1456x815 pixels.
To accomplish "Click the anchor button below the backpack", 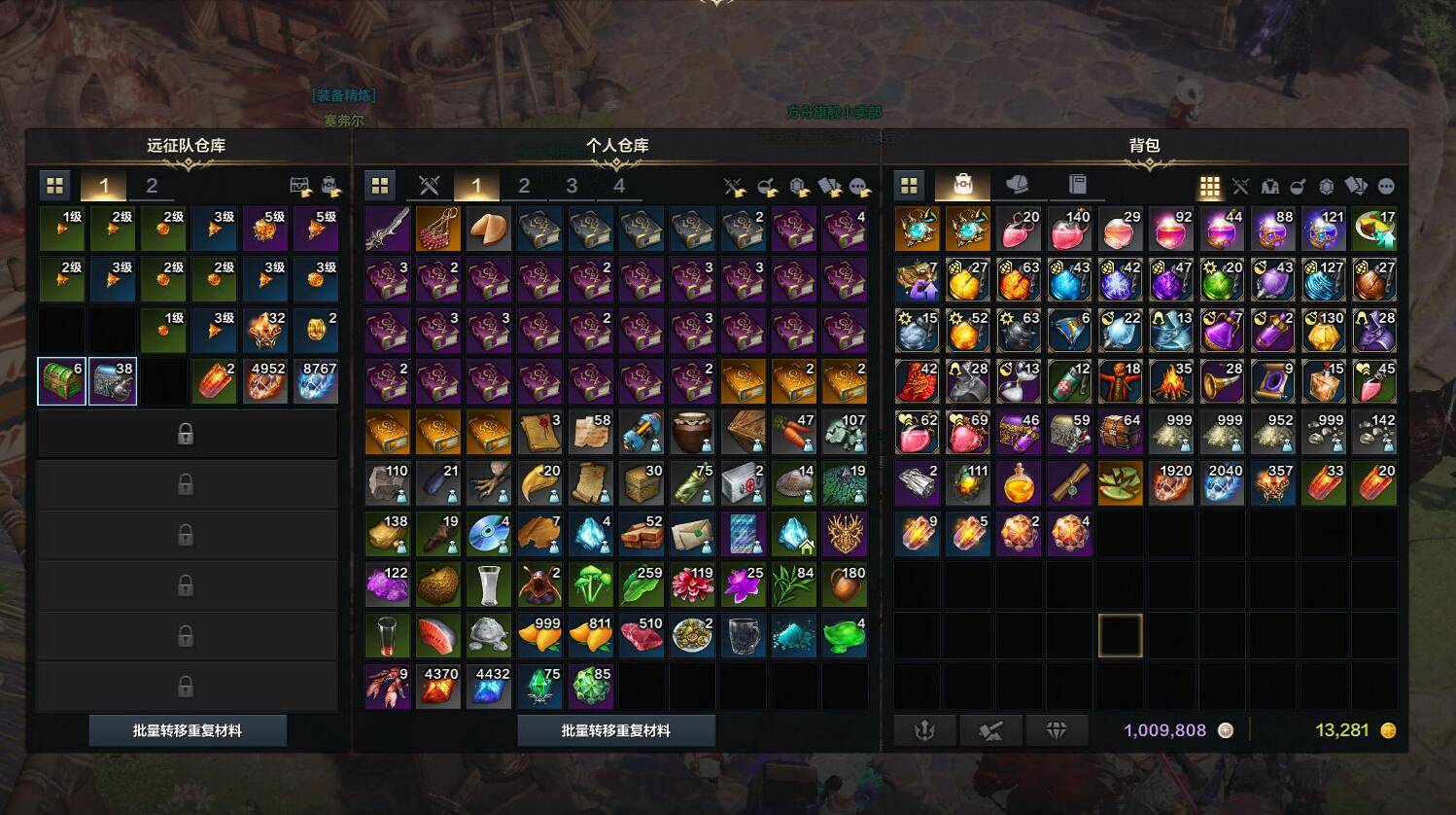I will pyautogui.click(x=923, y=730).
